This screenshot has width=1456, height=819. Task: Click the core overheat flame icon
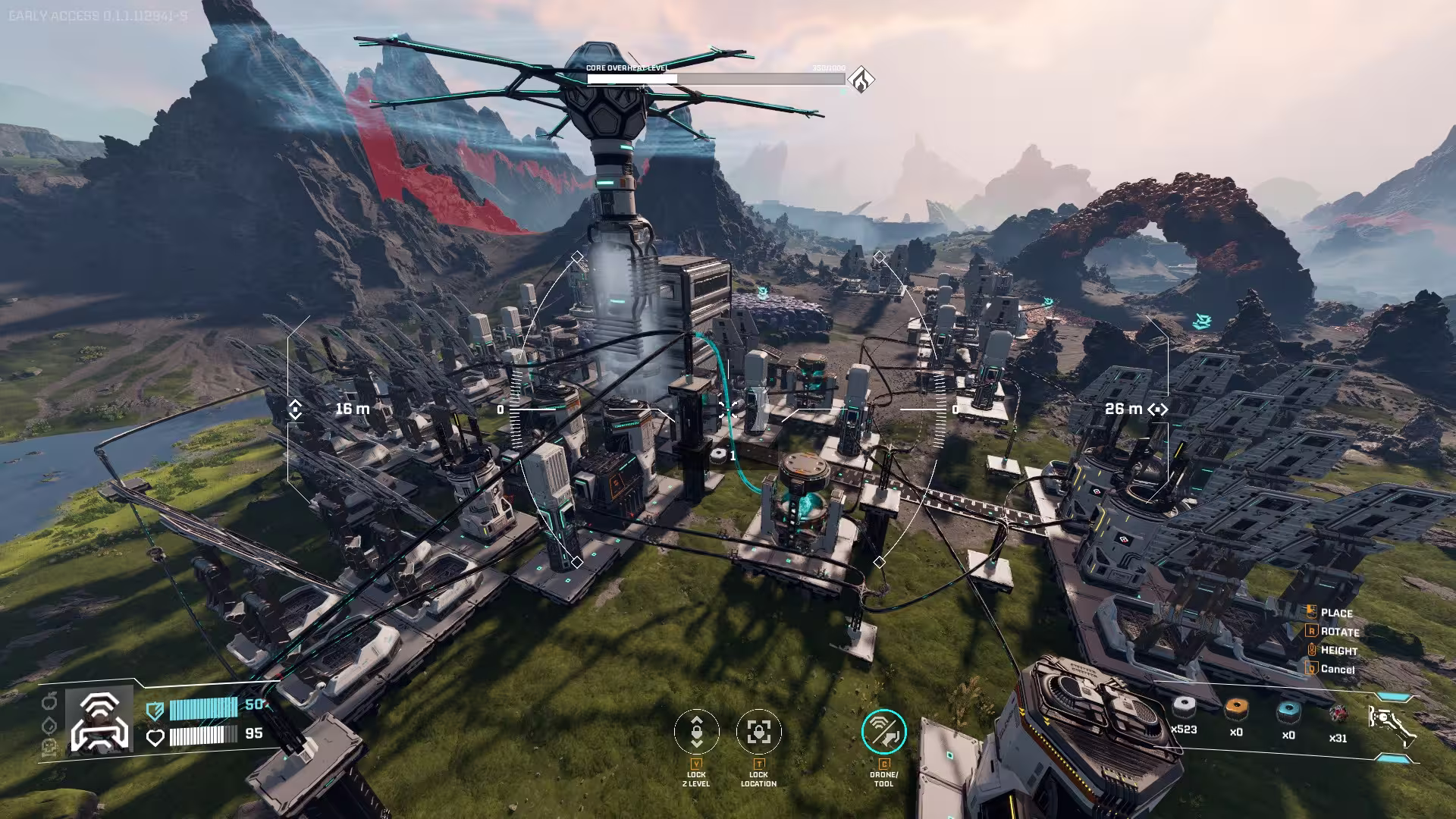861,79
